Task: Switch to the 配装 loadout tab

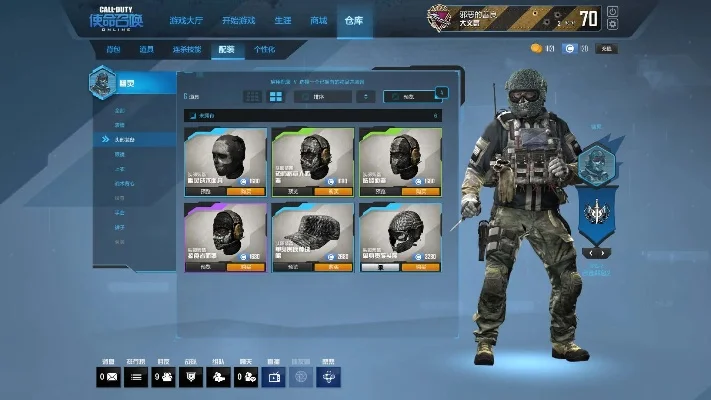Action: [x=227, y=49]
